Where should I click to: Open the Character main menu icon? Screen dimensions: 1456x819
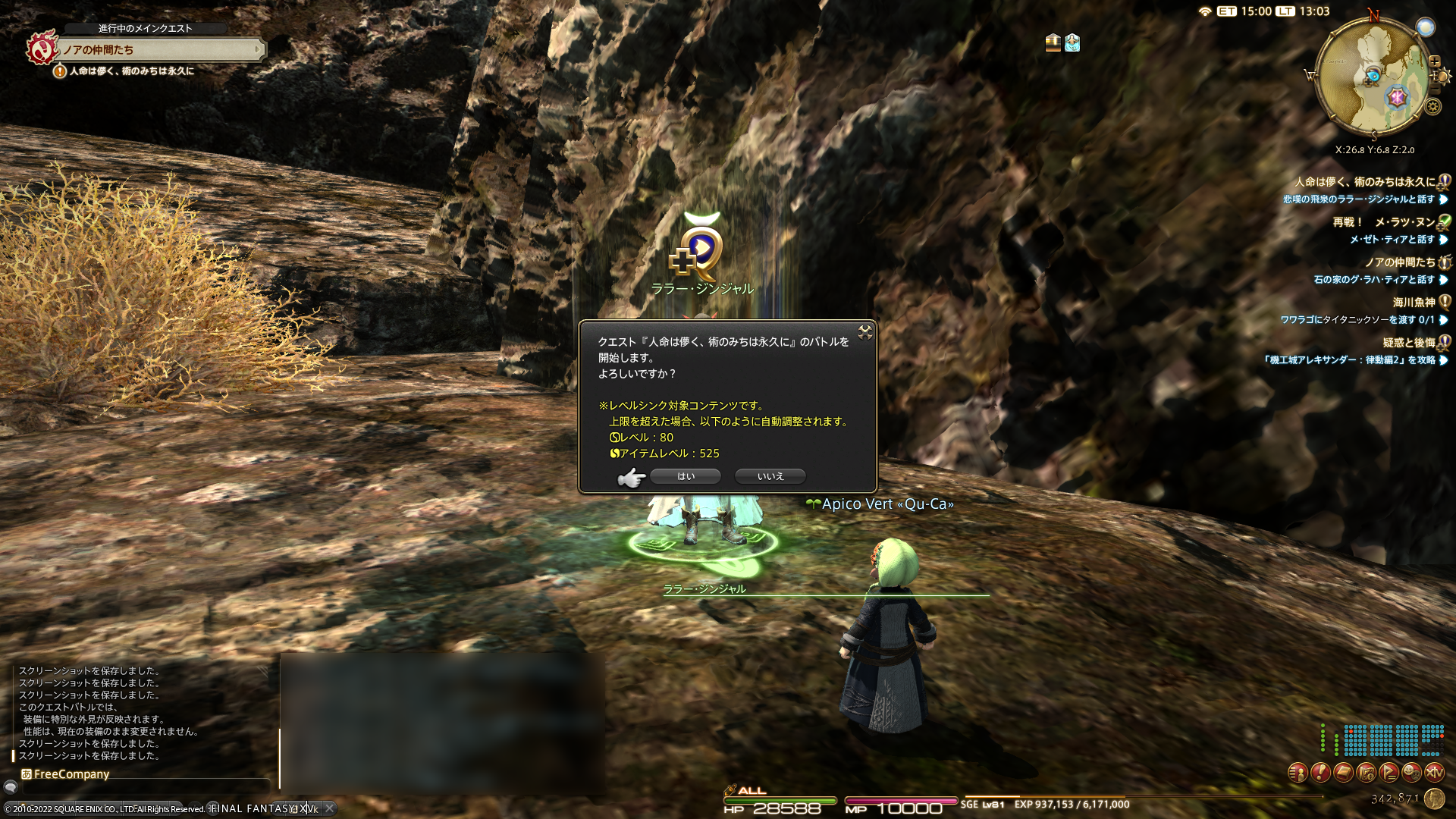point(1298,773)
